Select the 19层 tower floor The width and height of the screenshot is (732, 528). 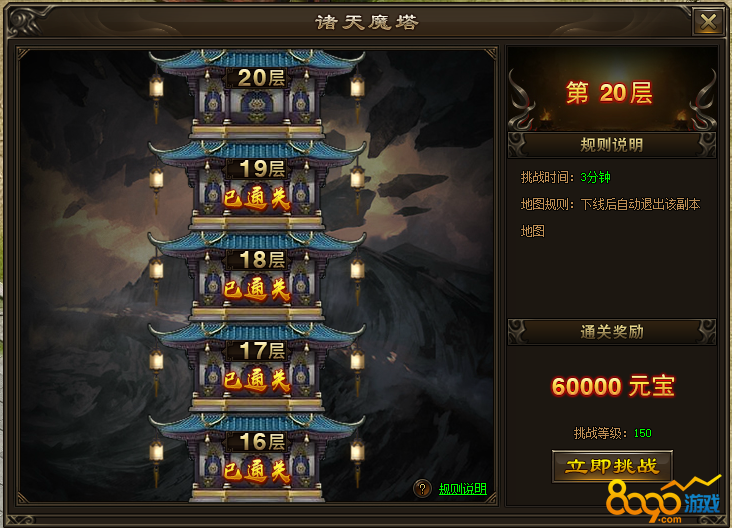256,186
